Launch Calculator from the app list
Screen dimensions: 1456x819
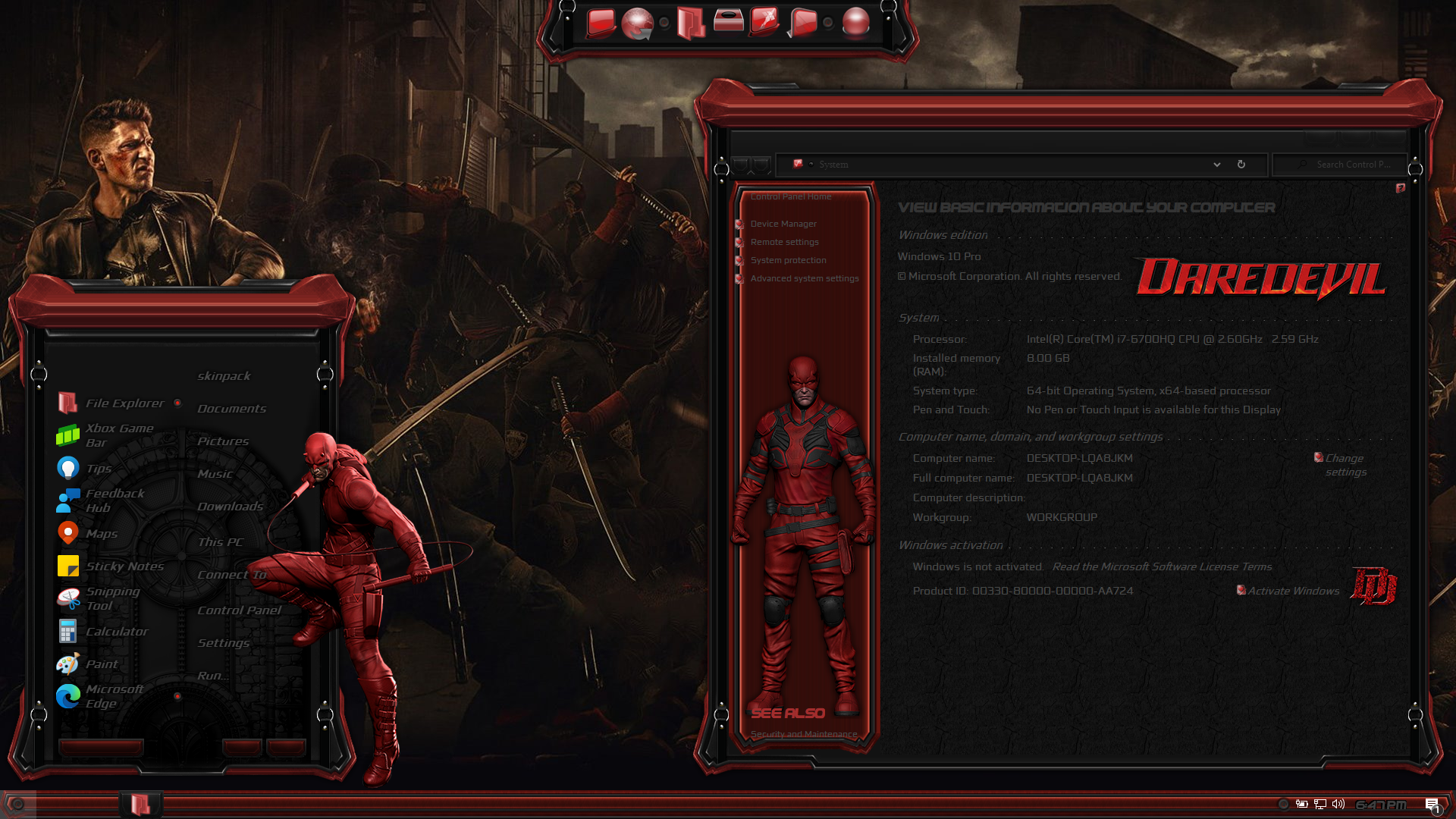coord(116,632)
